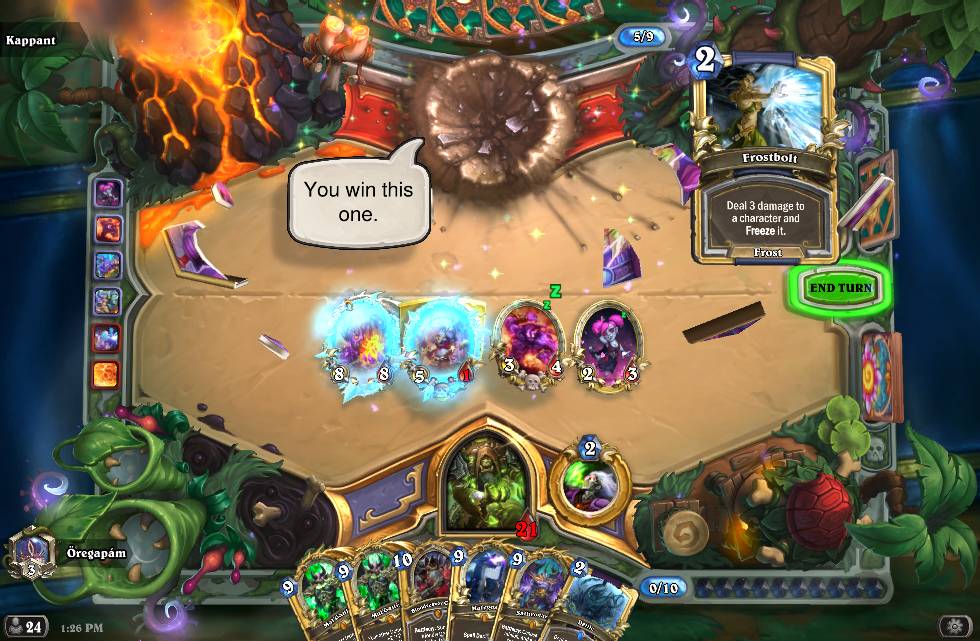The width and height of the screenshot is (980, 641).
Task: Click the green End Turn button
Action: coord(840,288)
